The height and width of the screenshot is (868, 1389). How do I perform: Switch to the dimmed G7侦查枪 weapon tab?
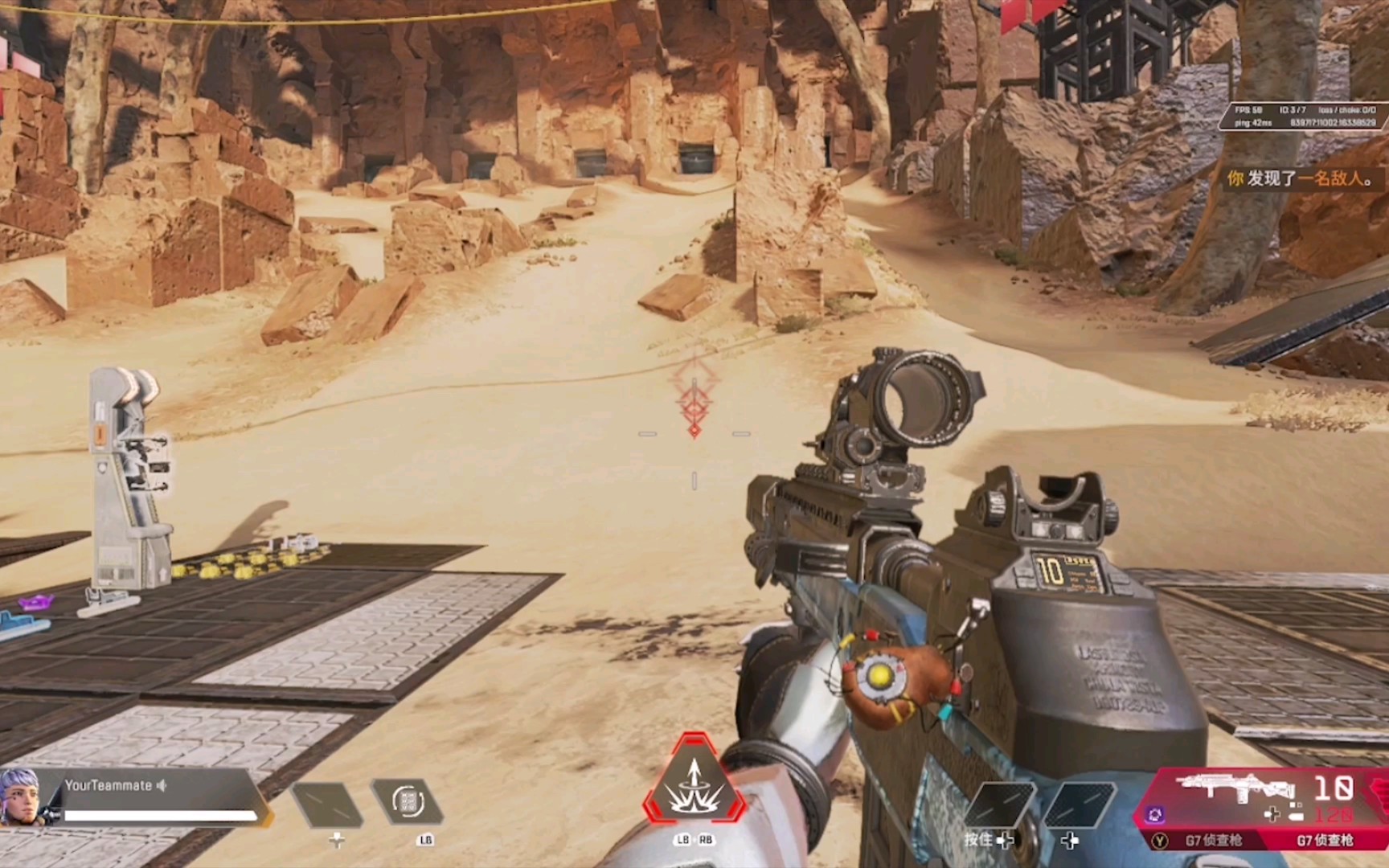[x=1213, y=841]
